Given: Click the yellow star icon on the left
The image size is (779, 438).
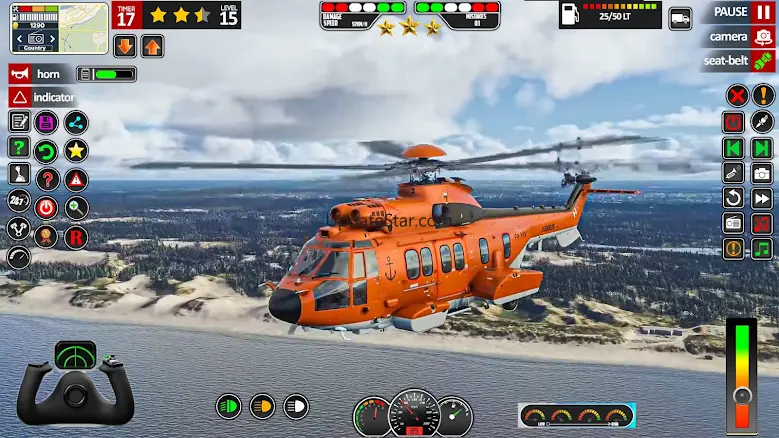Looking at the screenshot, I should coord(76,151).
